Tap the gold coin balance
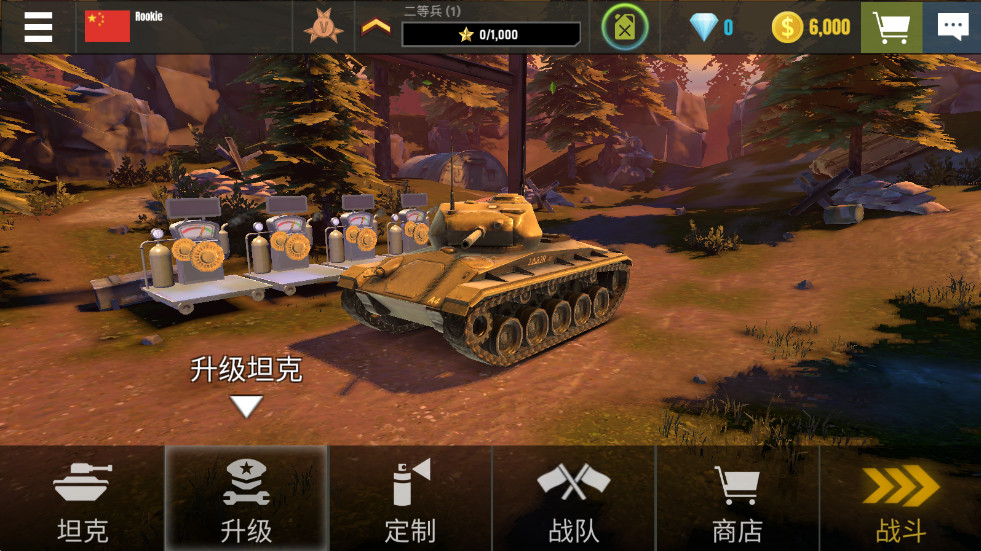This screenshot has width=981, height=551. (811, 27)
